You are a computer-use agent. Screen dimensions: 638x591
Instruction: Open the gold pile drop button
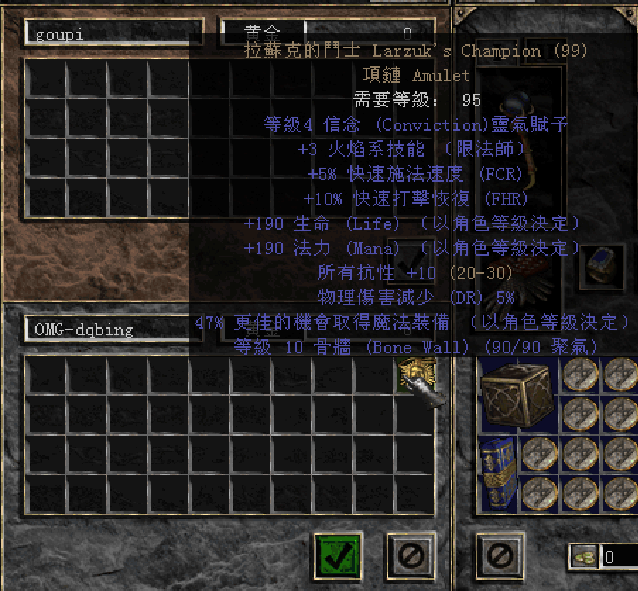click(585, 557)
